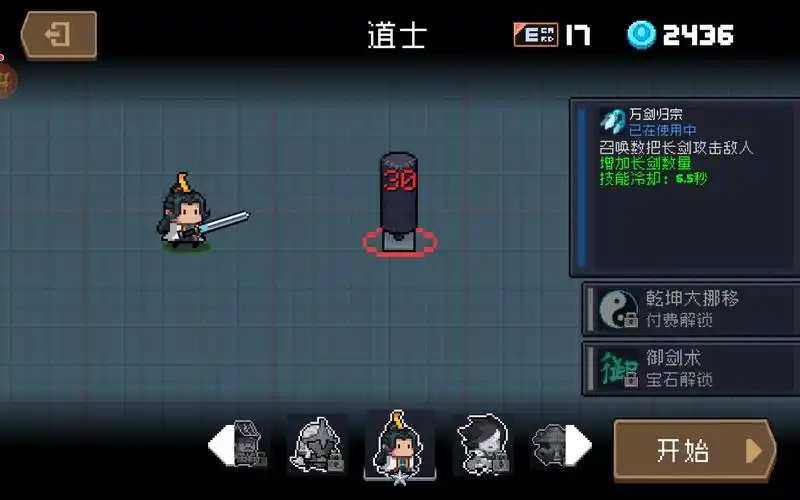Select the locked armored knight character thumbnail

click(317, 443)
